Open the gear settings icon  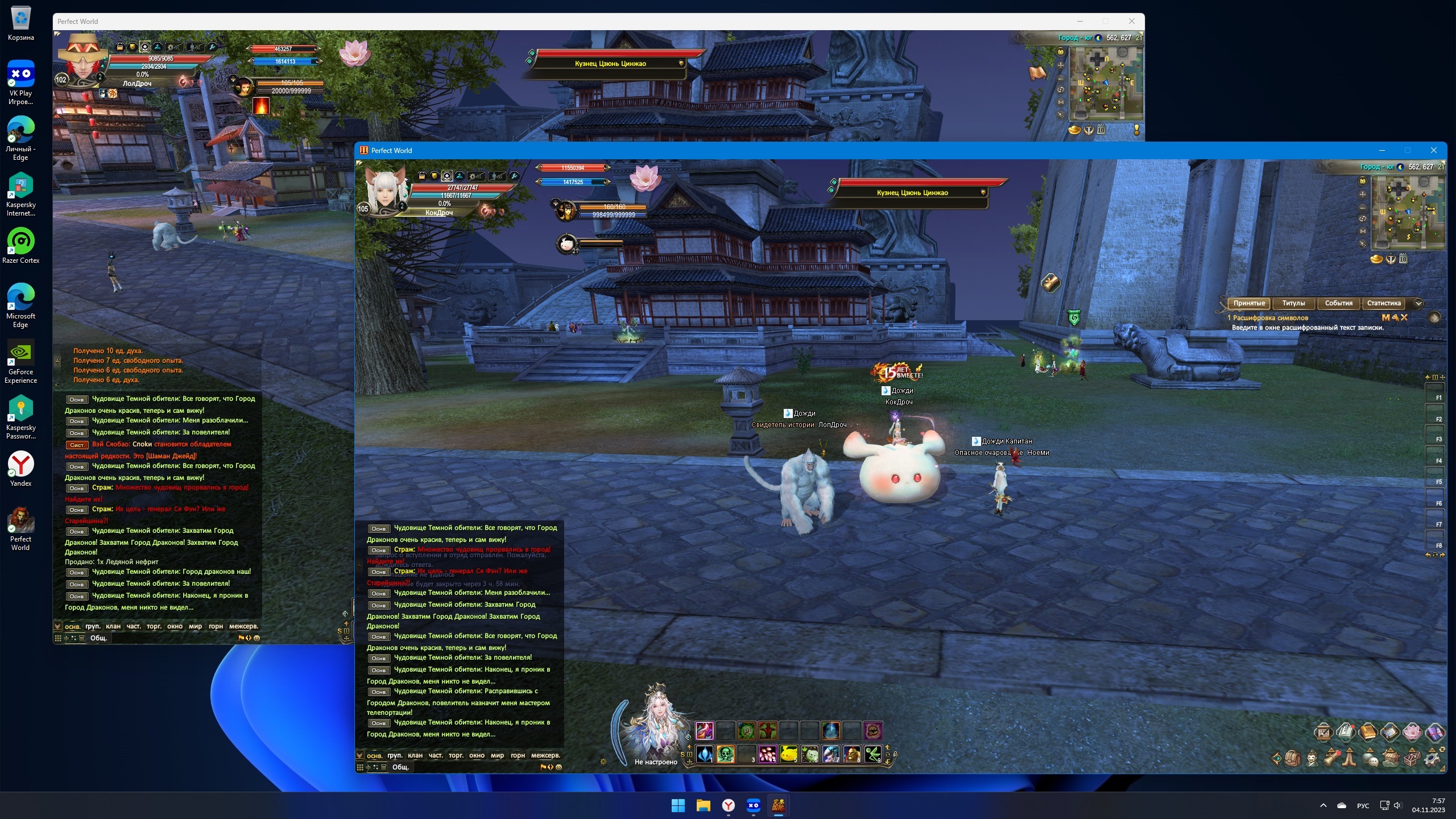1432,759
